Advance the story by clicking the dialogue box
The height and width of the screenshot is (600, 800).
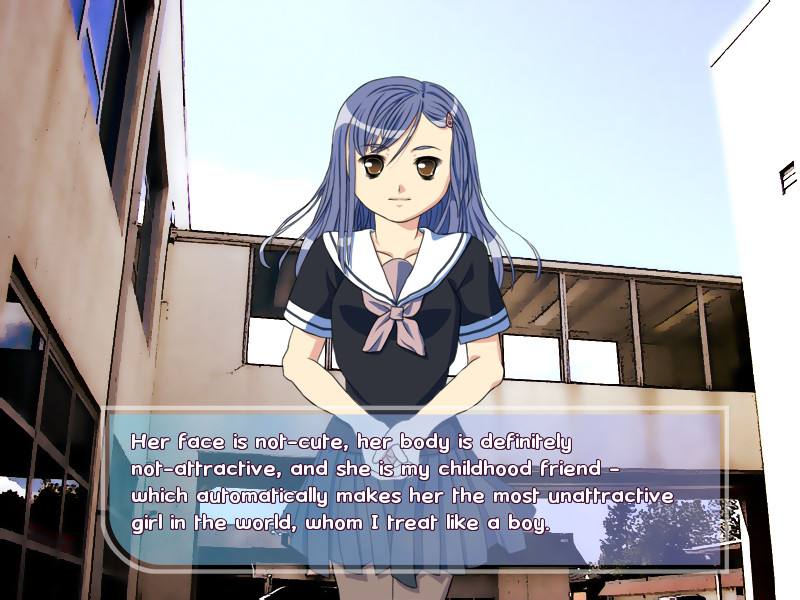pyautogui.click(x=415, y=487)
